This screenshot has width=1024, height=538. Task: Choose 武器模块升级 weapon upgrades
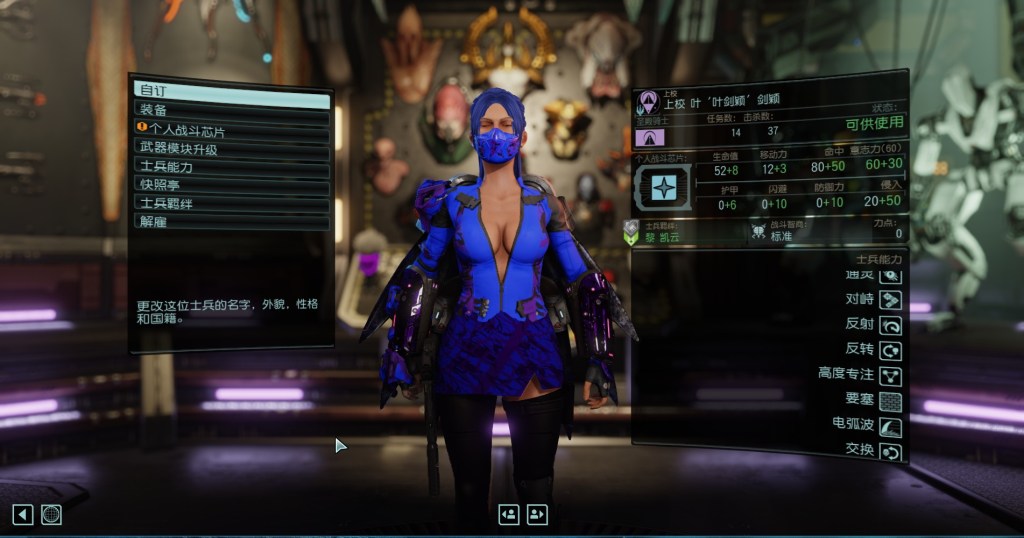pyautogui.click(x=231, y=149)
